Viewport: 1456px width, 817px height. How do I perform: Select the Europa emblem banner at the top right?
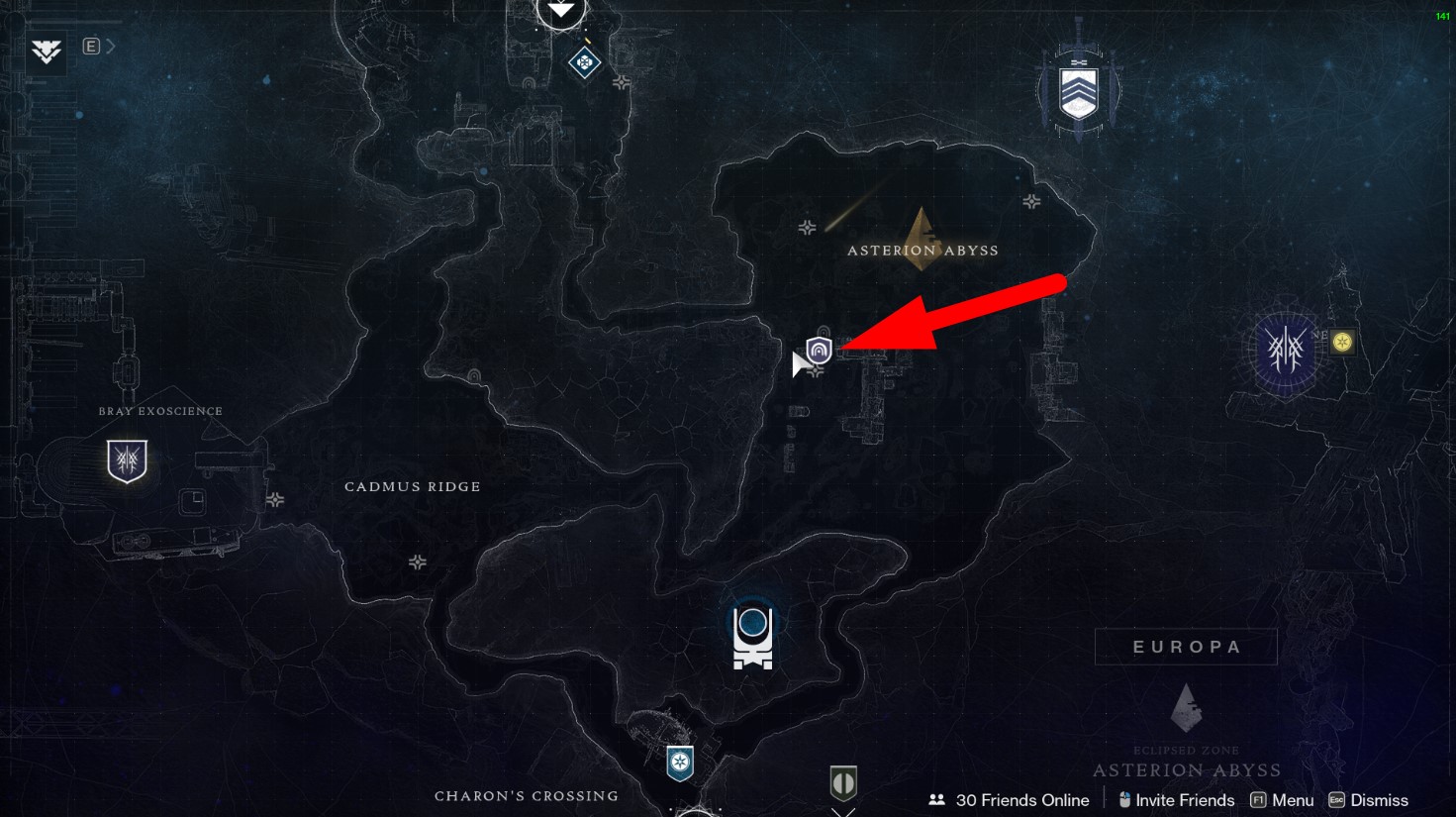click(x=1078, y=89)
